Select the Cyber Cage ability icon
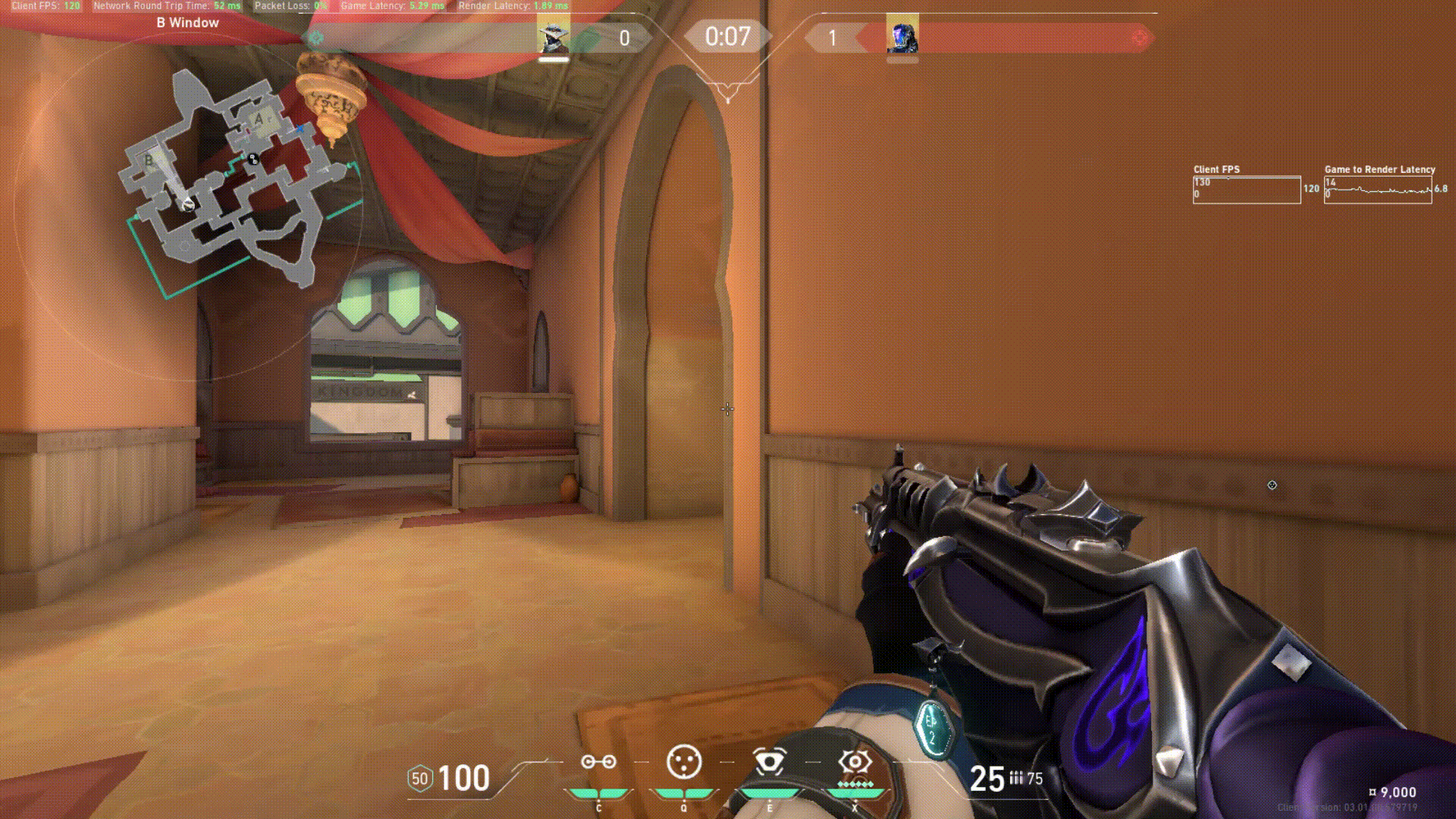The height and width of the screenshot is (819, 1456). 683,762
